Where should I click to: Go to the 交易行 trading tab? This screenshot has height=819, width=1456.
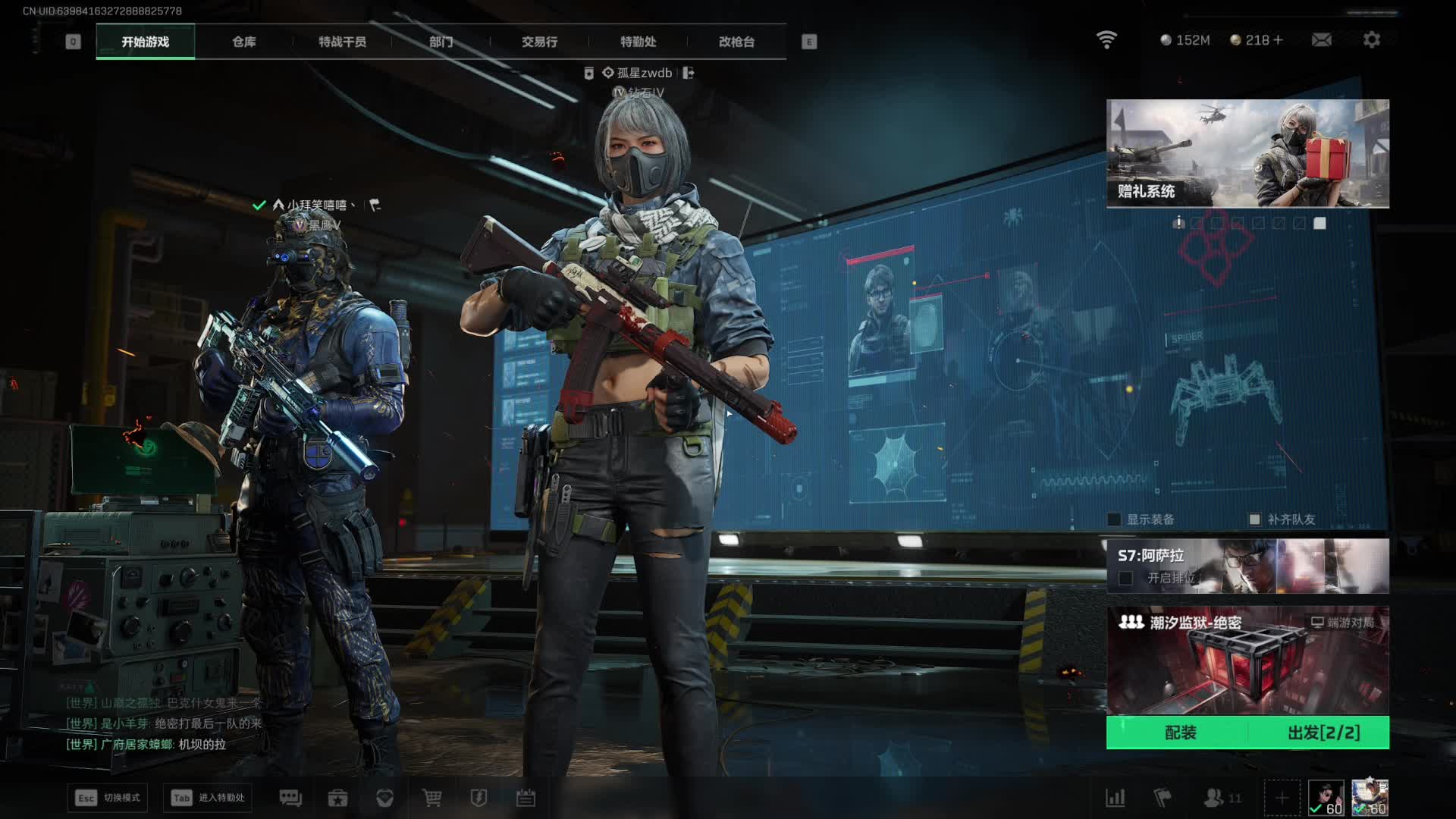pyautogui.click(x=539, y=42)
